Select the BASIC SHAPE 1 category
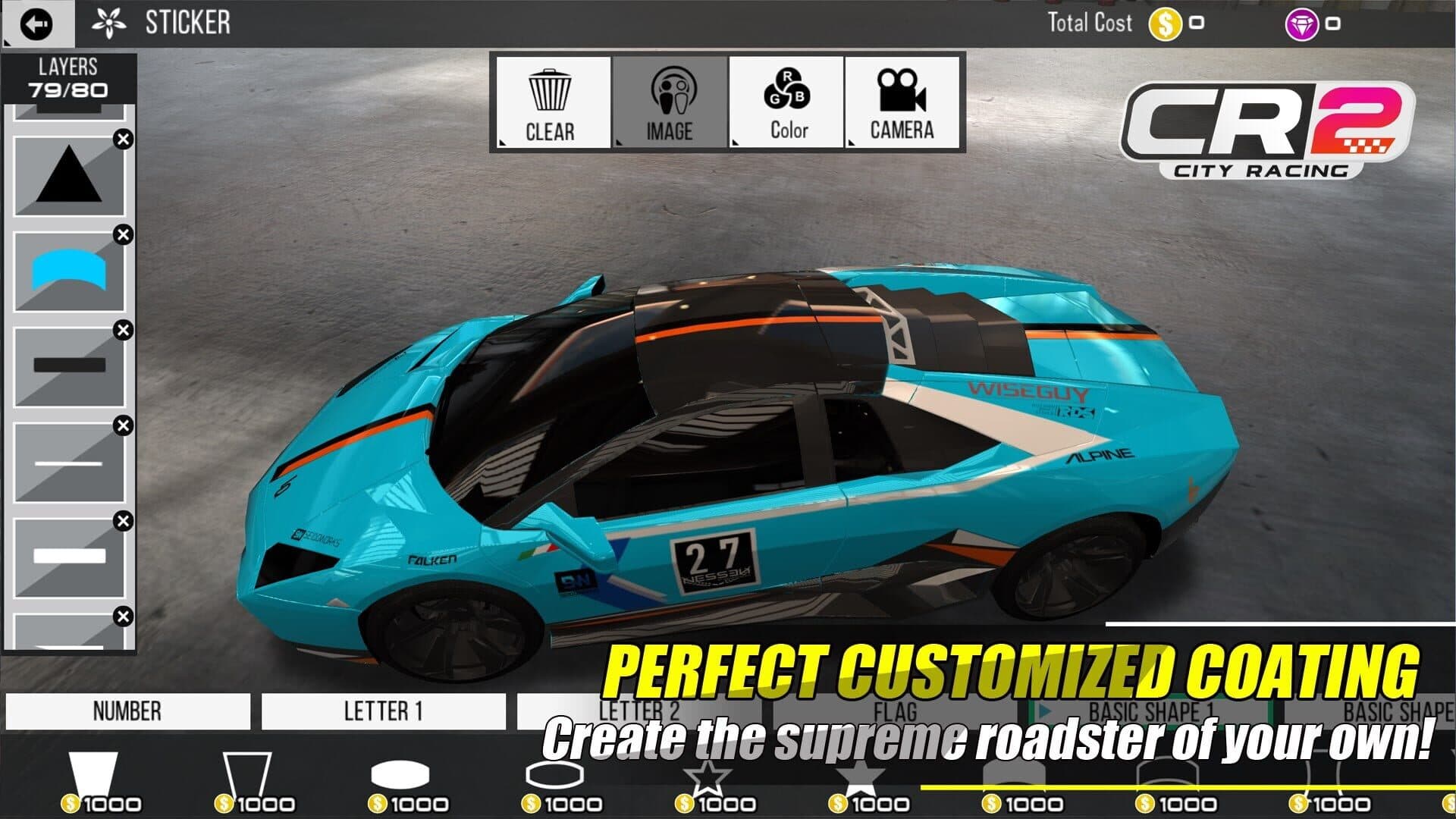Viewport: 1456px width, 819px height. pos(1150,711)
